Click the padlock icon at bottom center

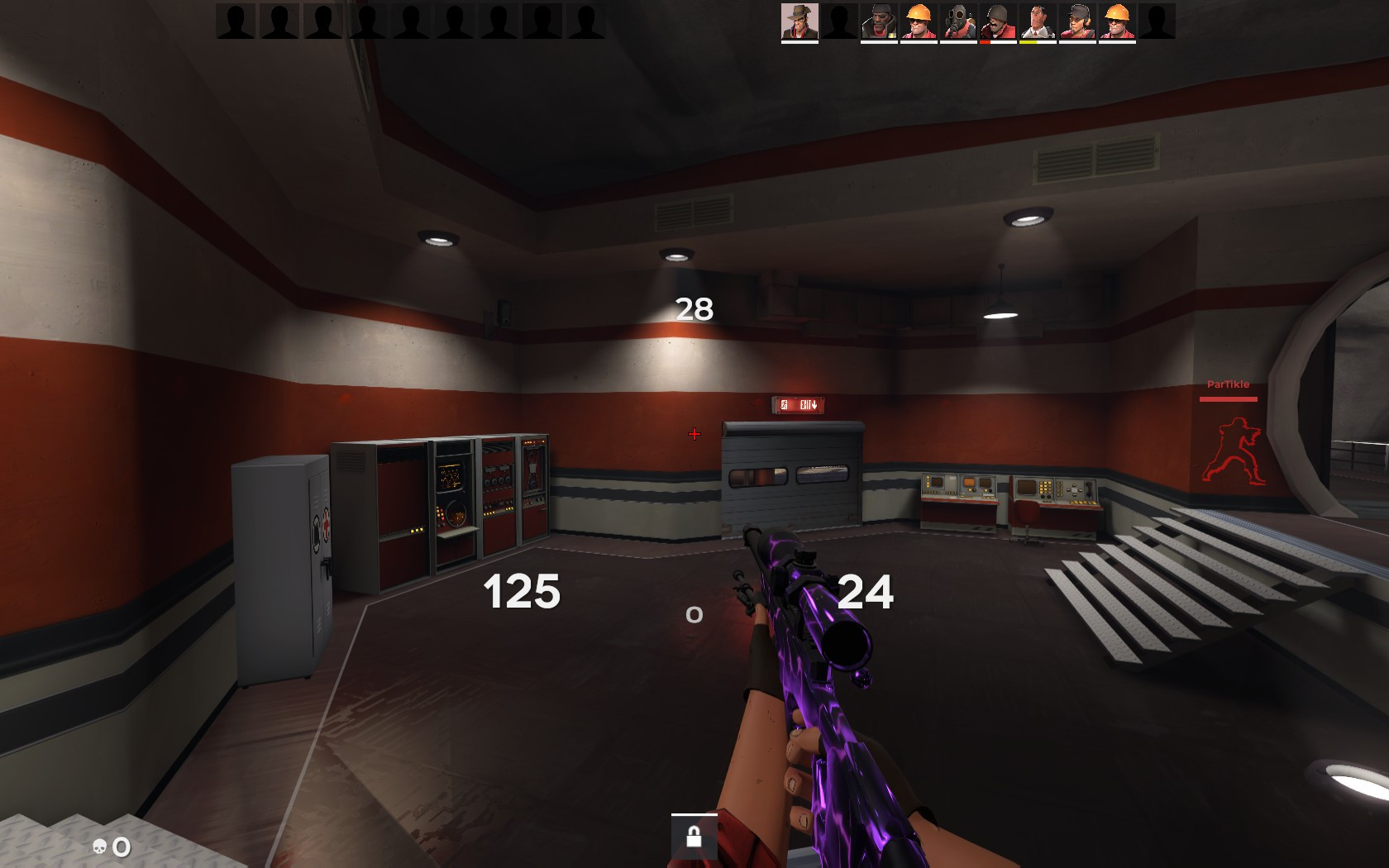tap(693, 837)
